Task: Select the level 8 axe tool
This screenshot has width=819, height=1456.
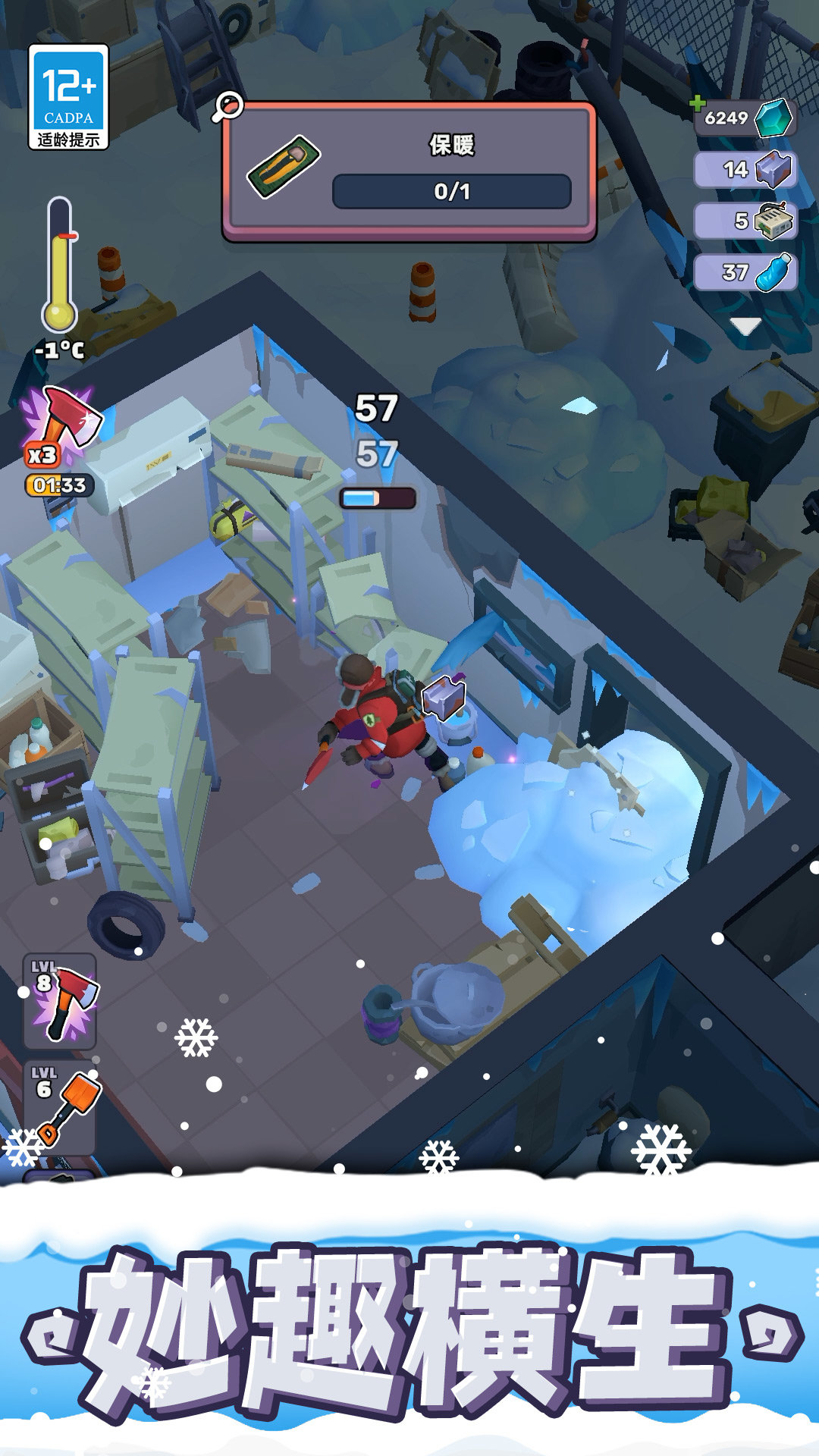Action: [61, 1001]
